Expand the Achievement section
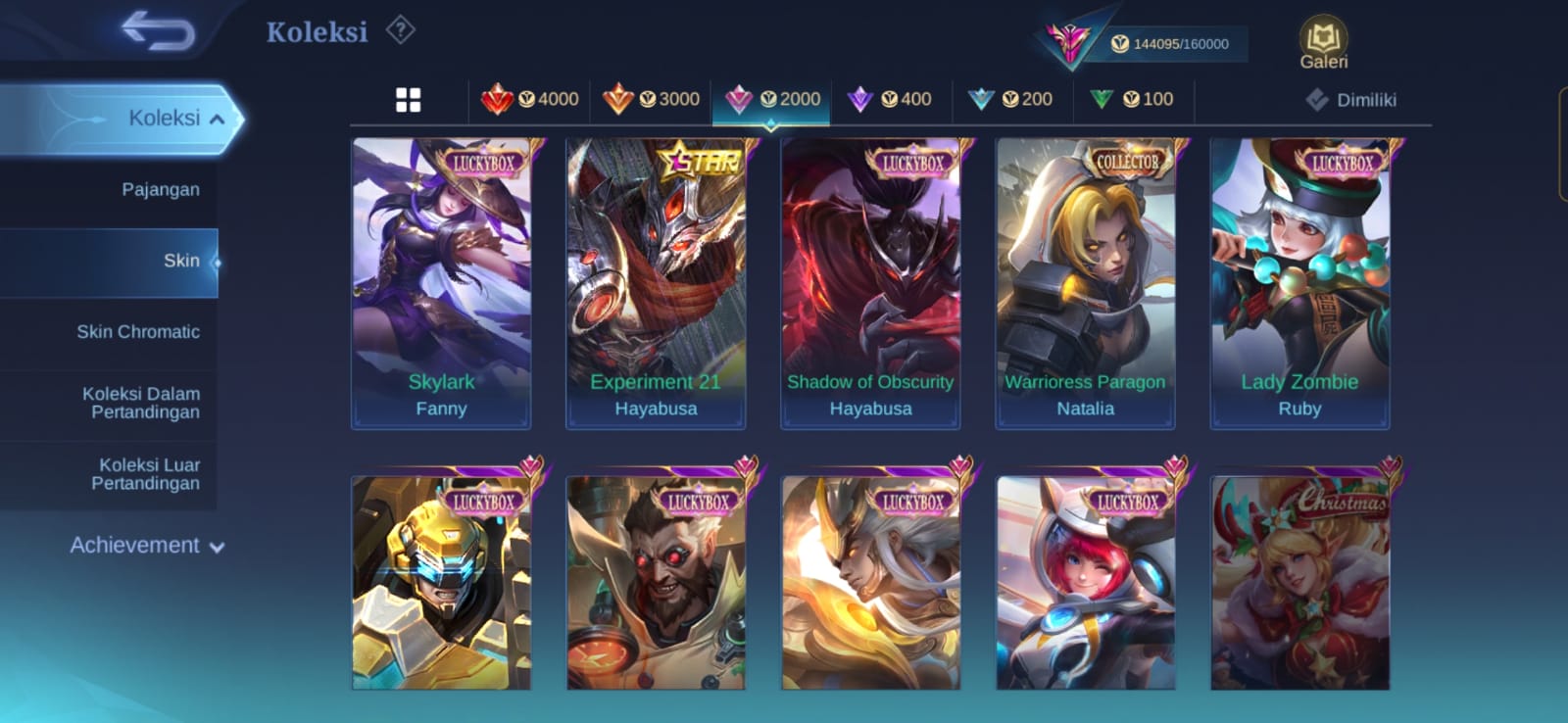The width and height of the screenshot is (1568, 723). [x=146, y=546]
